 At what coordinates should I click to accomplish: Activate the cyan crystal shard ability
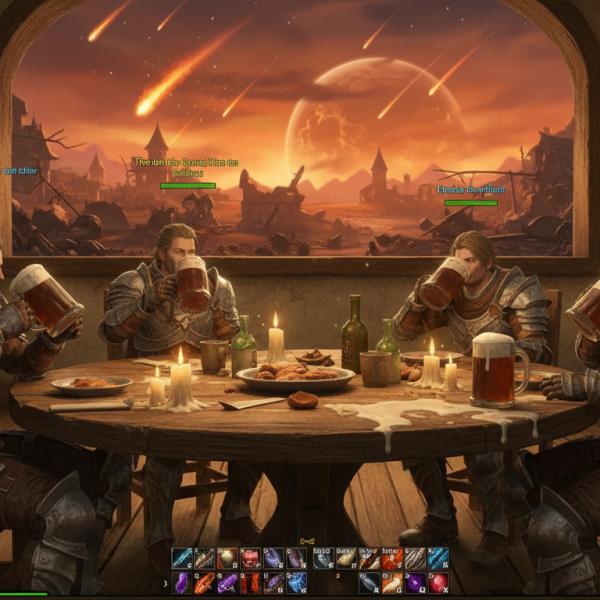(182, 558)
